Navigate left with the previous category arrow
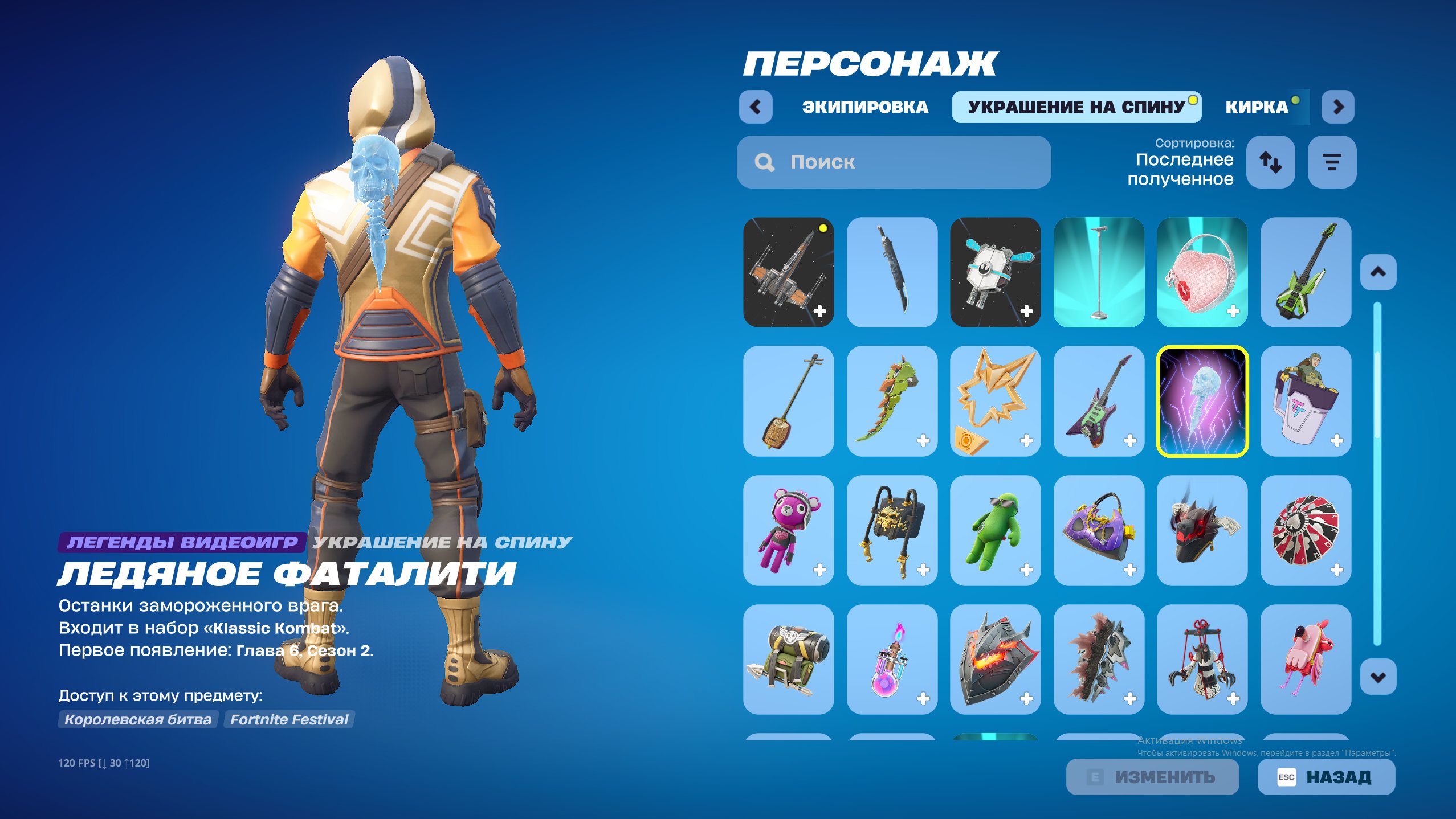Image resolution: width=1456 pixels, height=819 pixels. click(x=757, y=106)
